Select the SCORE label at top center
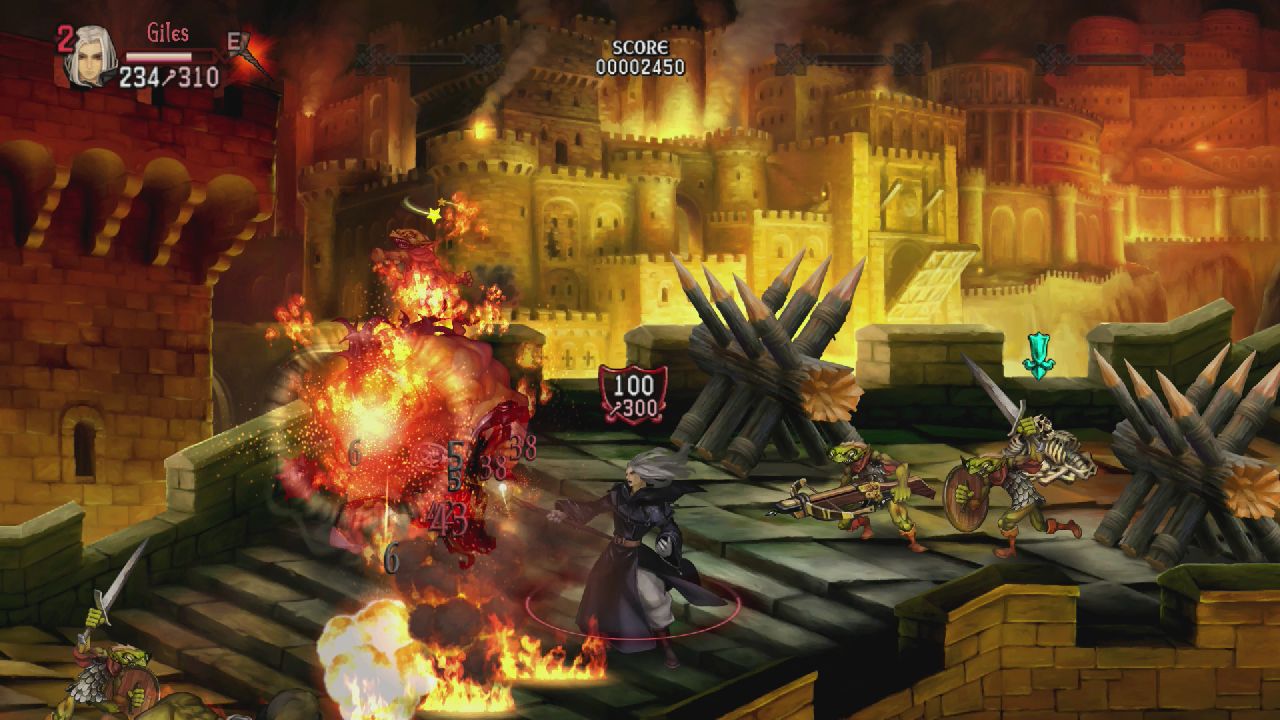The height and width of the screenshot is (720, 1280). (643, 47)
